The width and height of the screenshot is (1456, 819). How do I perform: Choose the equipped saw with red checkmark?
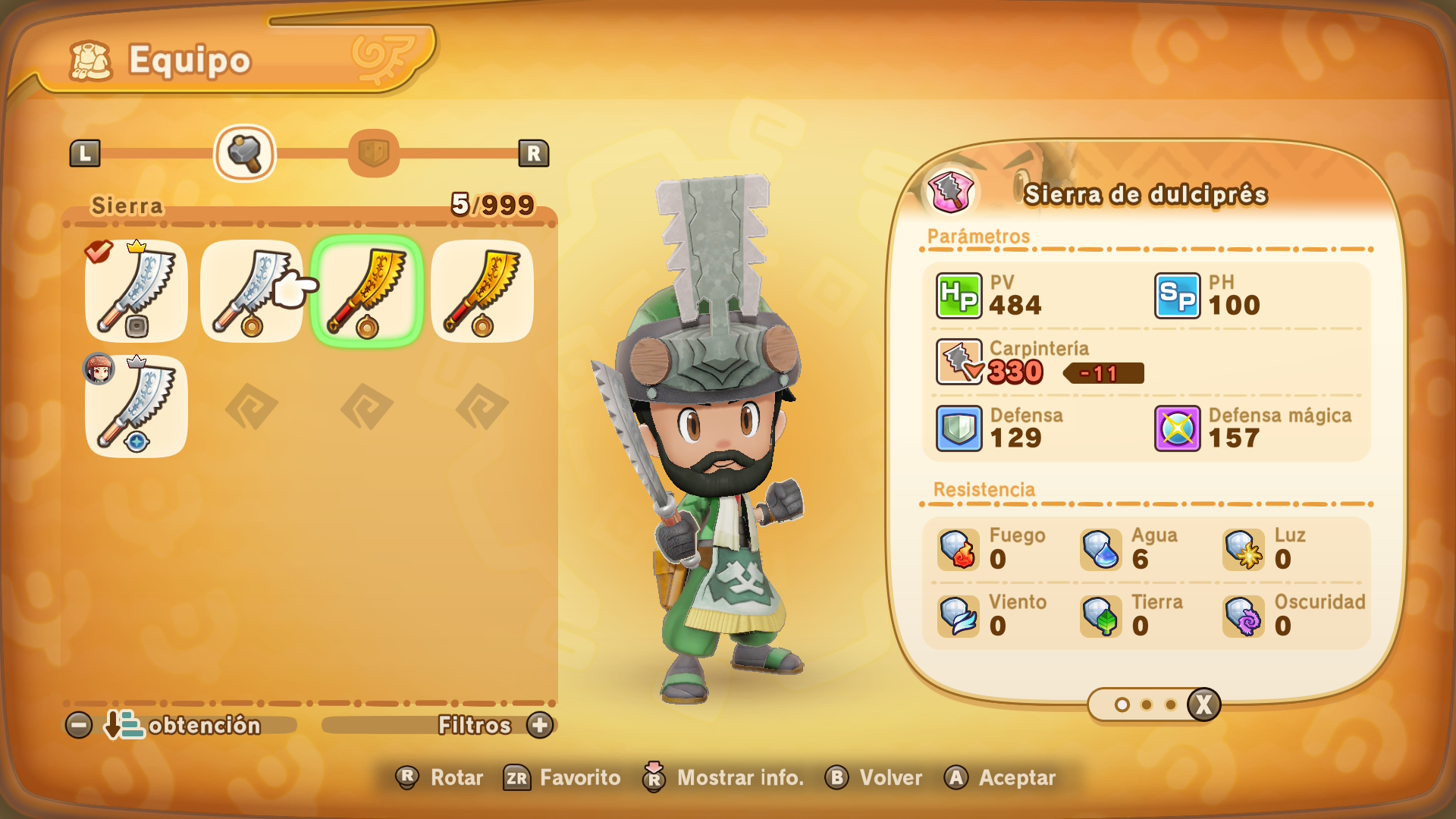pos(136,291)
